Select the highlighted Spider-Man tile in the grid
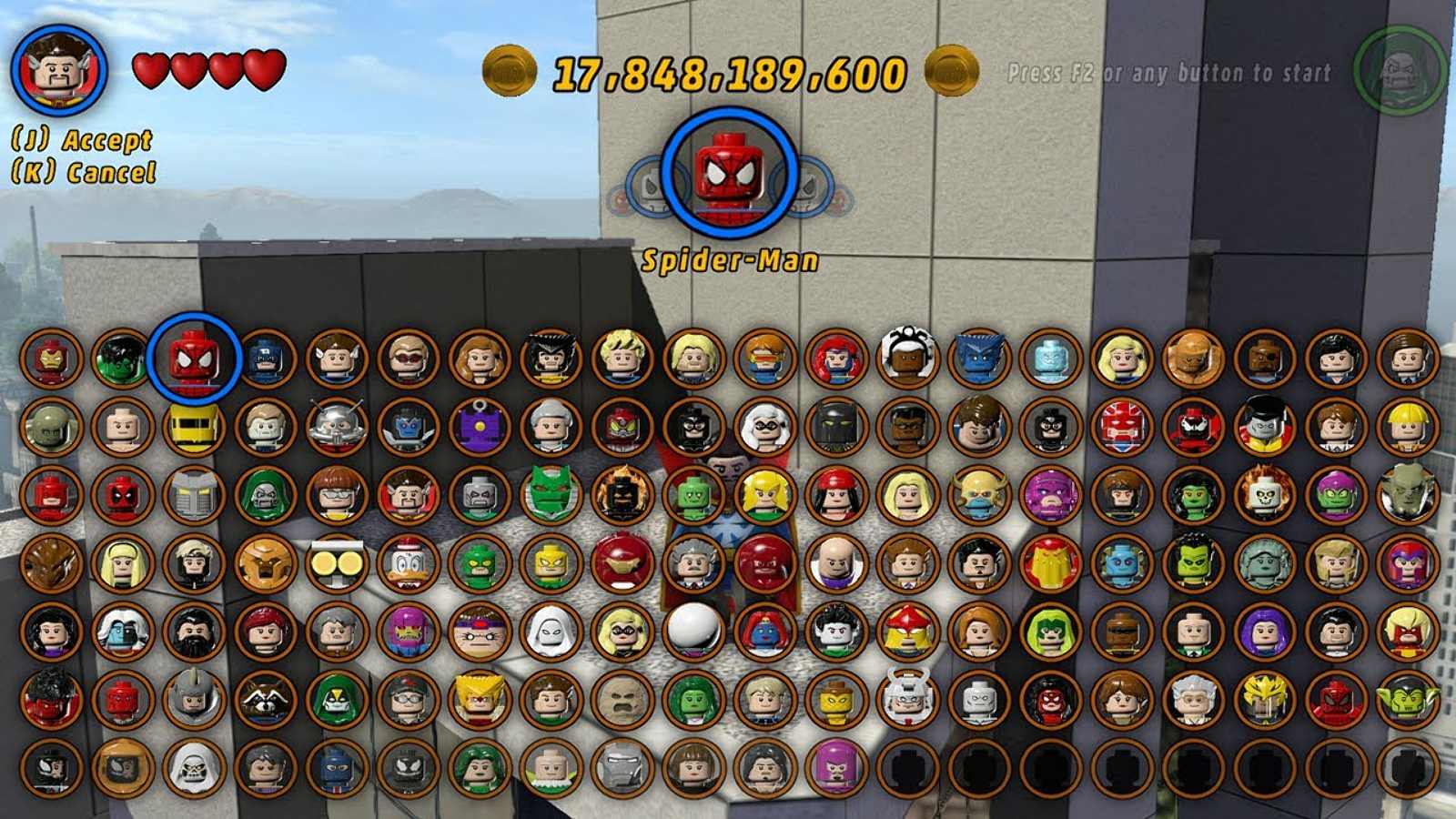The image size is (1456, 819). pos(194,358)
